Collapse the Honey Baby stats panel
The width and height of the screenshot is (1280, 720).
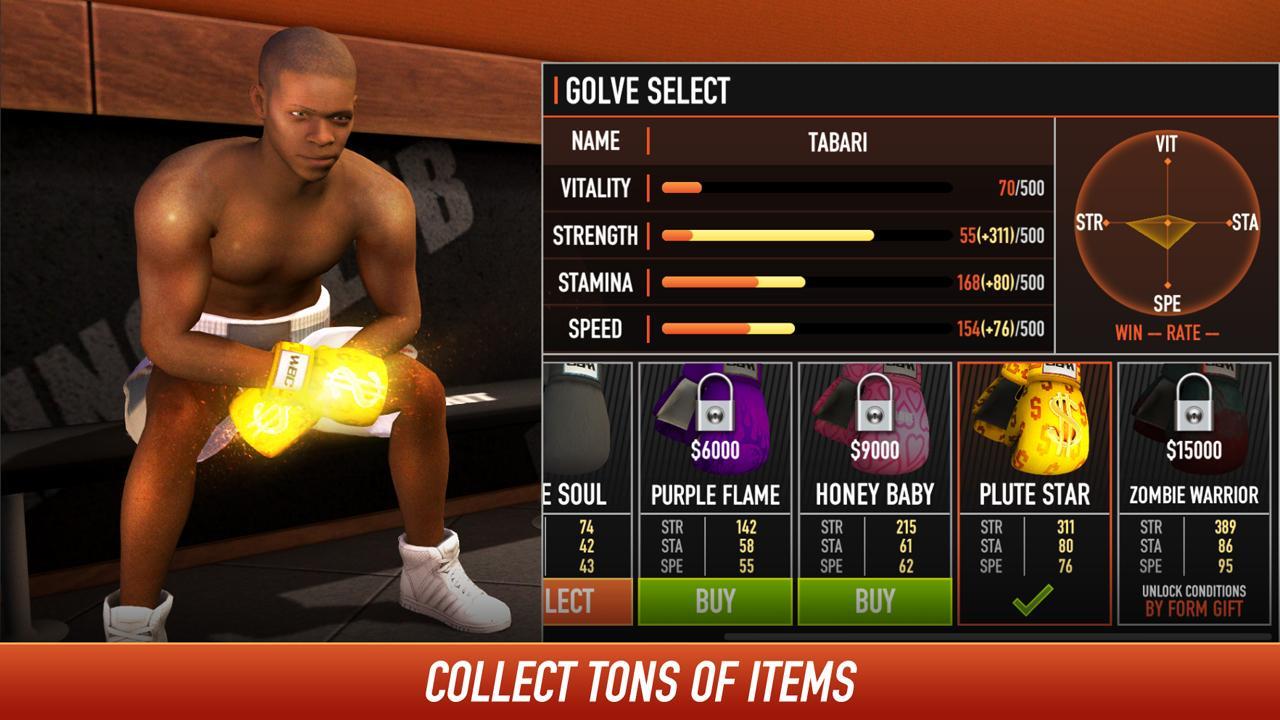pos(874,547)
